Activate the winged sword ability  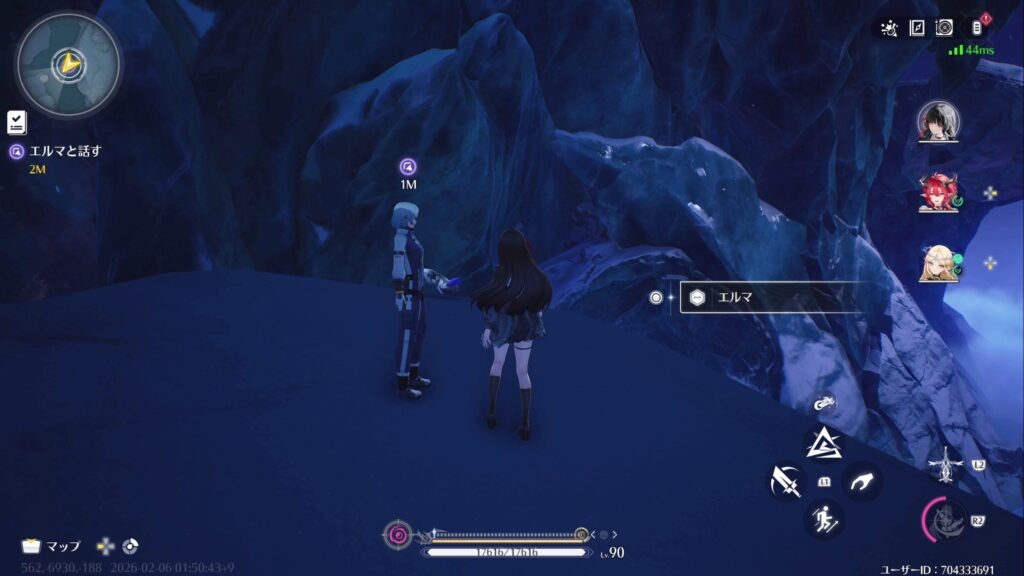click(944, 464)
